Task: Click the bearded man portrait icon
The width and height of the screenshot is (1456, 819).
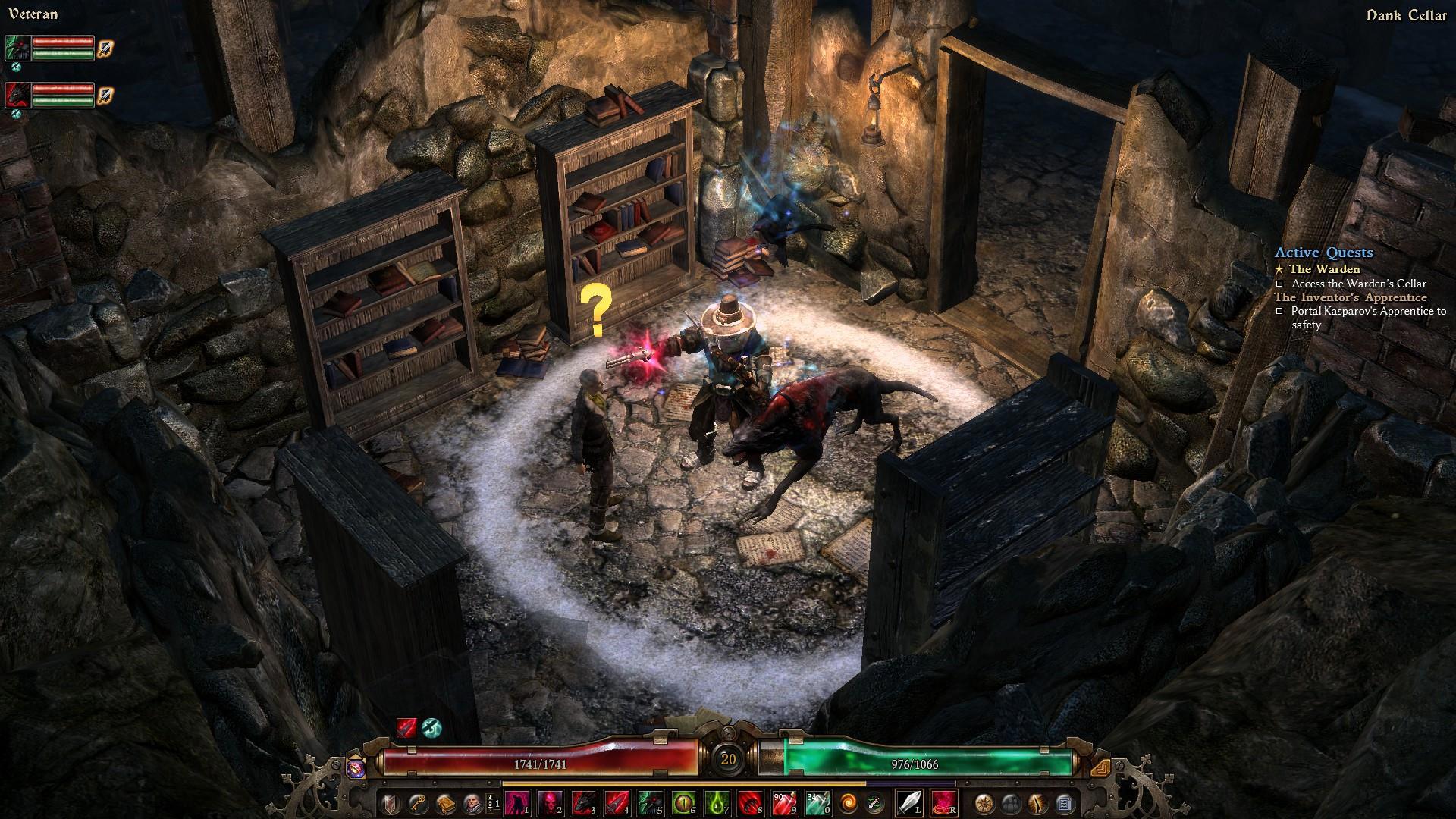Action: click(471, 803)
